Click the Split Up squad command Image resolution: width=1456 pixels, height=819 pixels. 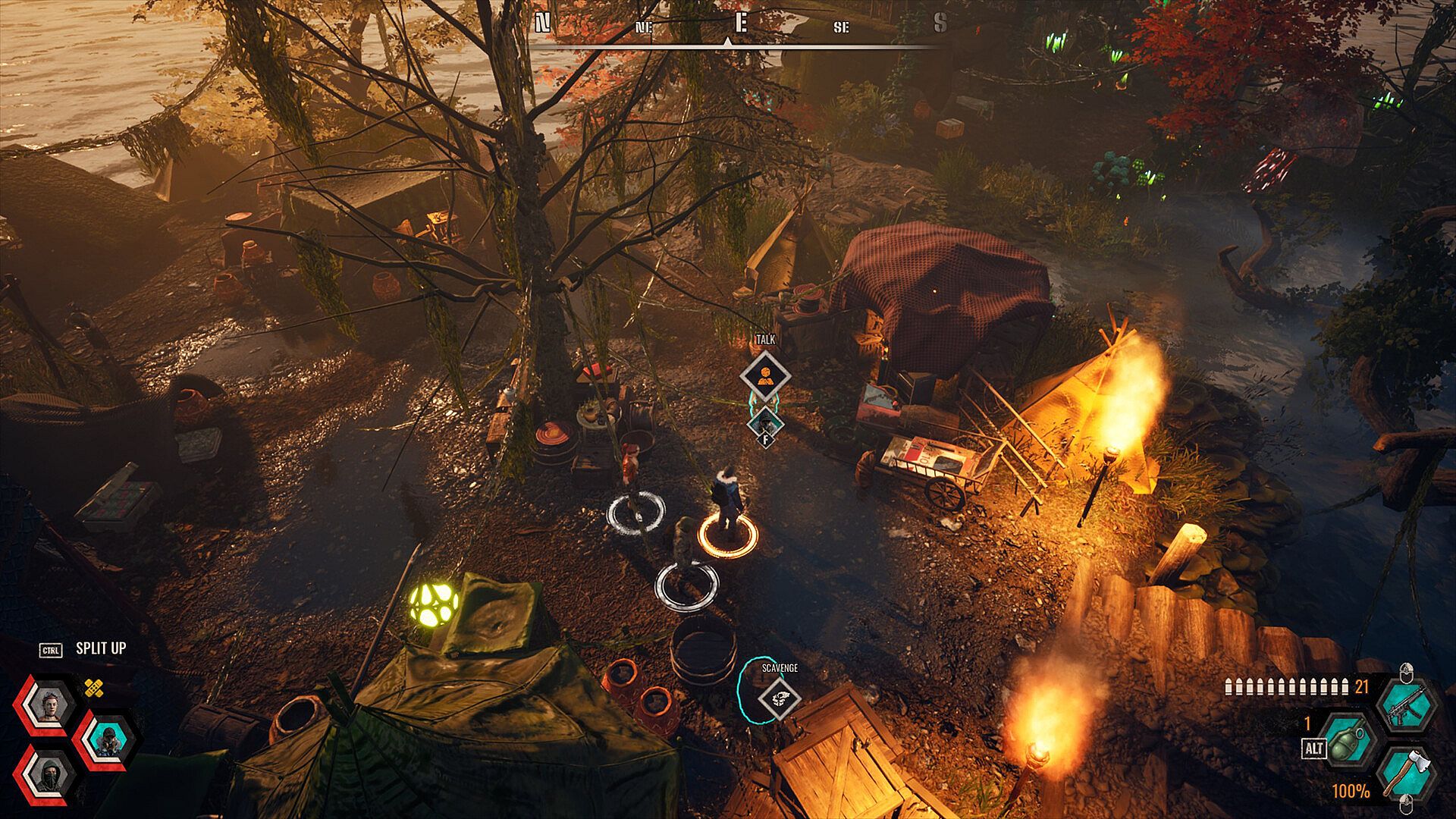[100, 649]
